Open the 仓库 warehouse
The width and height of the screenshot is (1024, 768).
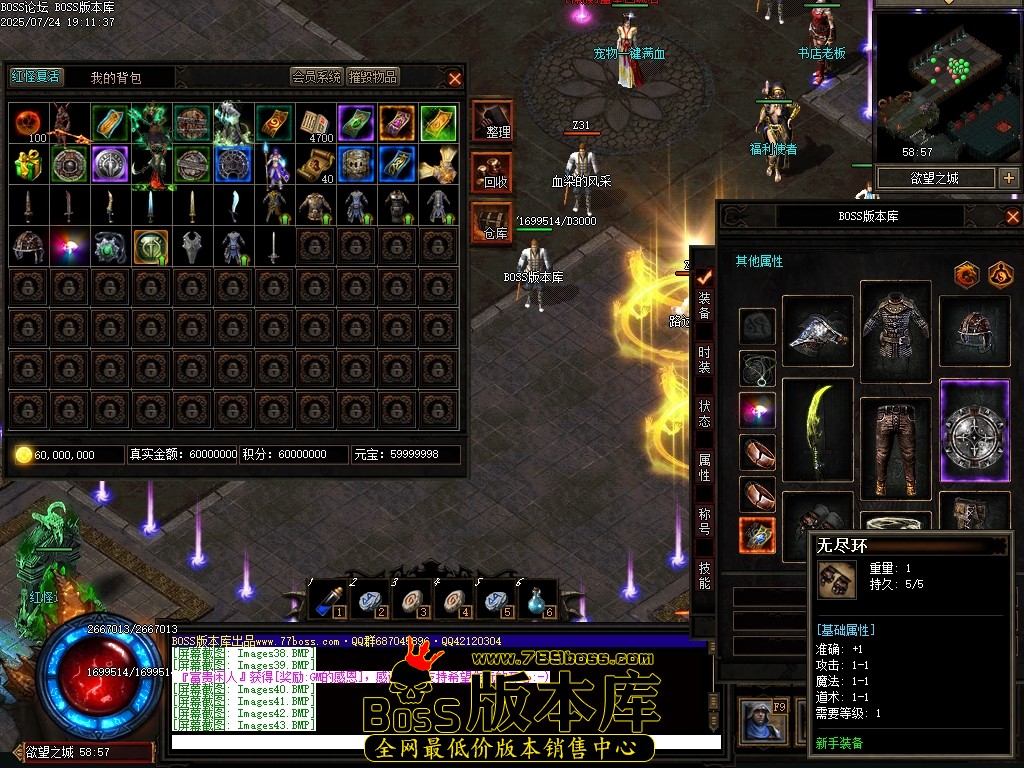pos(492,222)
